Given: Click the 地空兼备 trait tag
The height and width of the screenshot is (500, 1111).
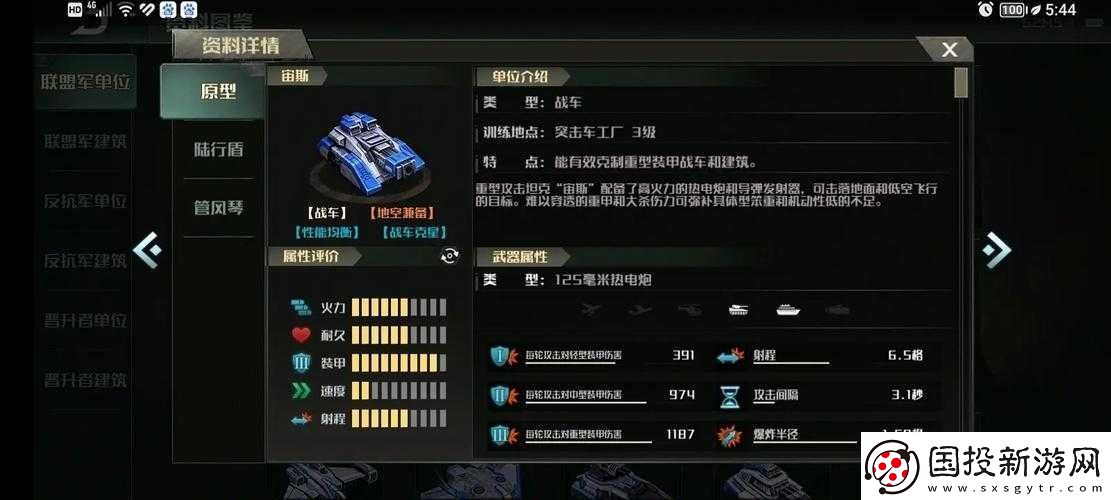Looking at the screenshot, I should (x=401, y=213).
